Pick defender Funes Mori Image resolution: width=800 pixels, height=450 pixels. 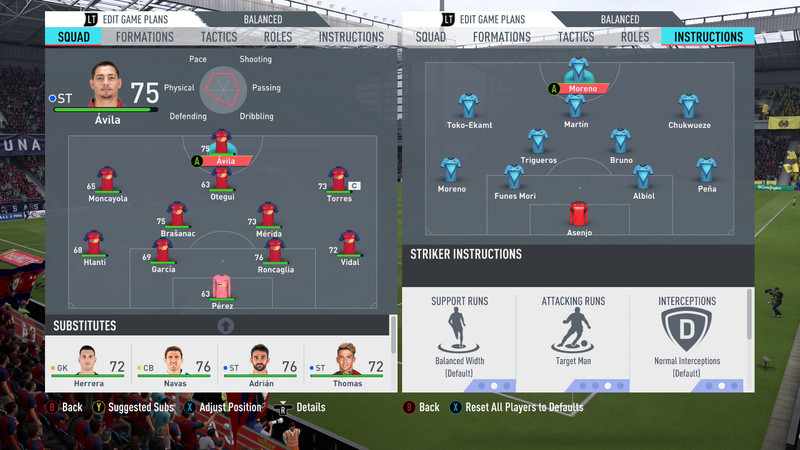[514, 178]
